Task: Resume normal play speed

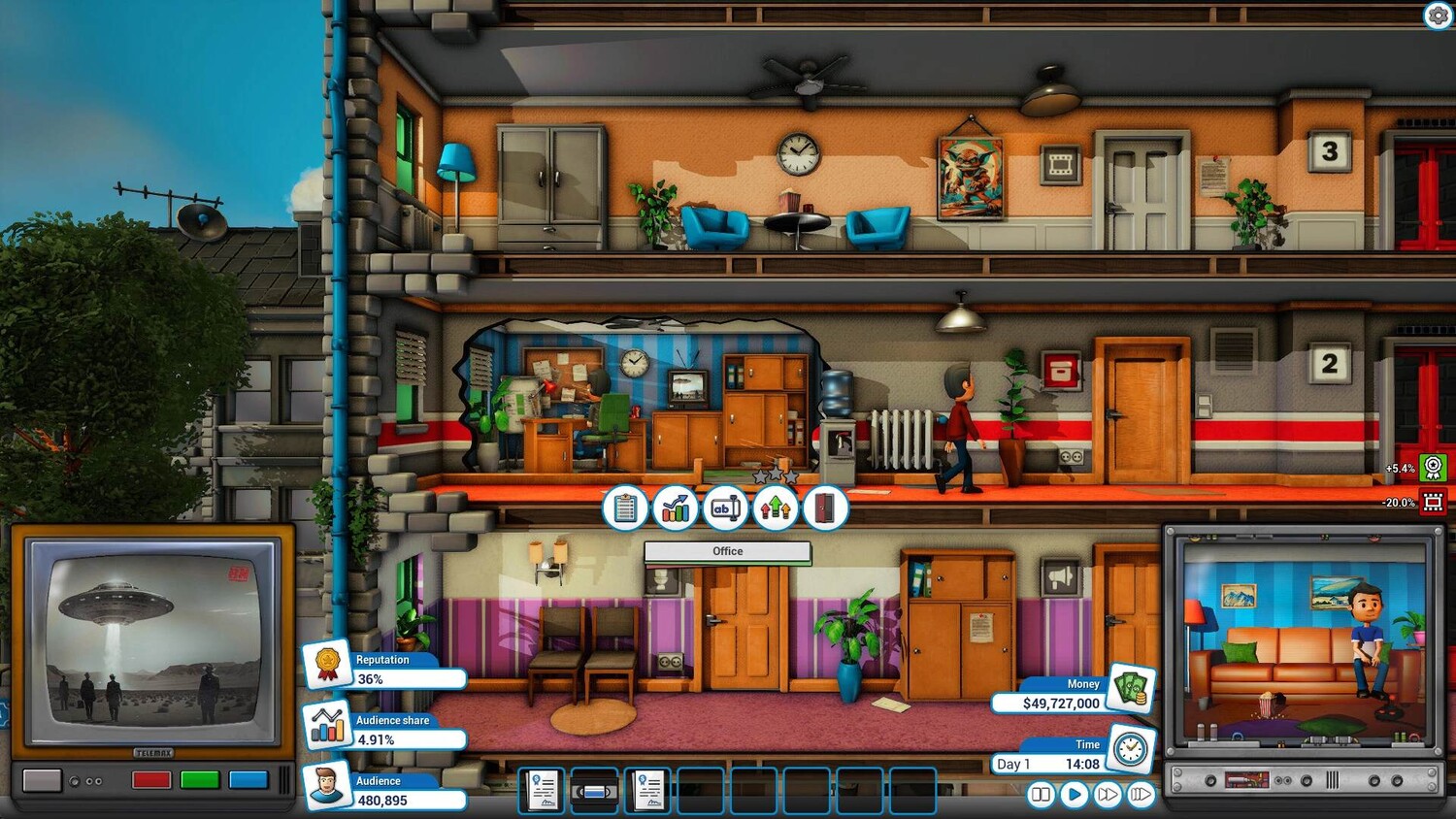Action: click(x=1074, y=795)
